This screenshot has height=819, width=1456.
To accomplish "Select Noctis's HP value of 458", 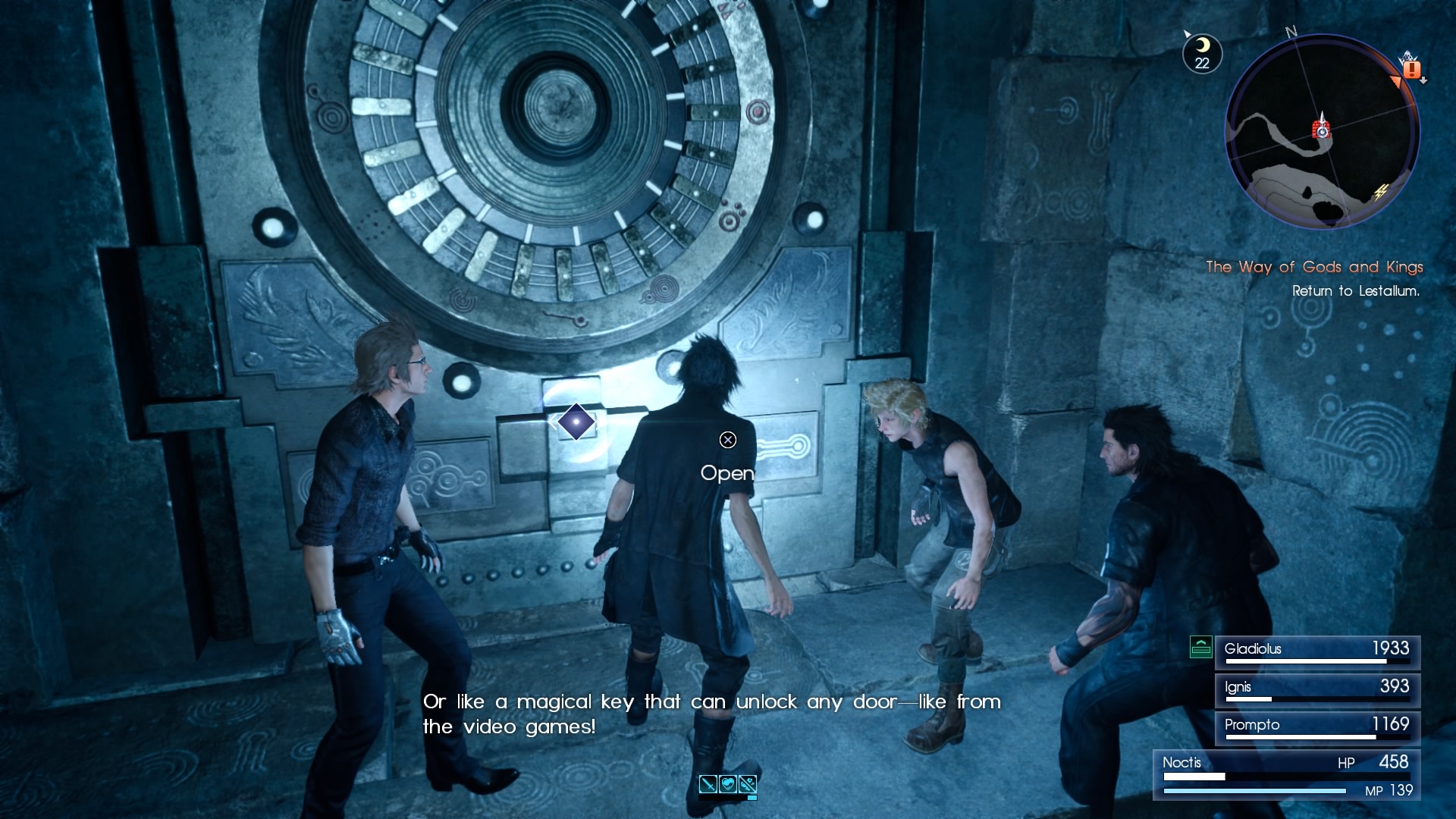I will [1393, 764].
